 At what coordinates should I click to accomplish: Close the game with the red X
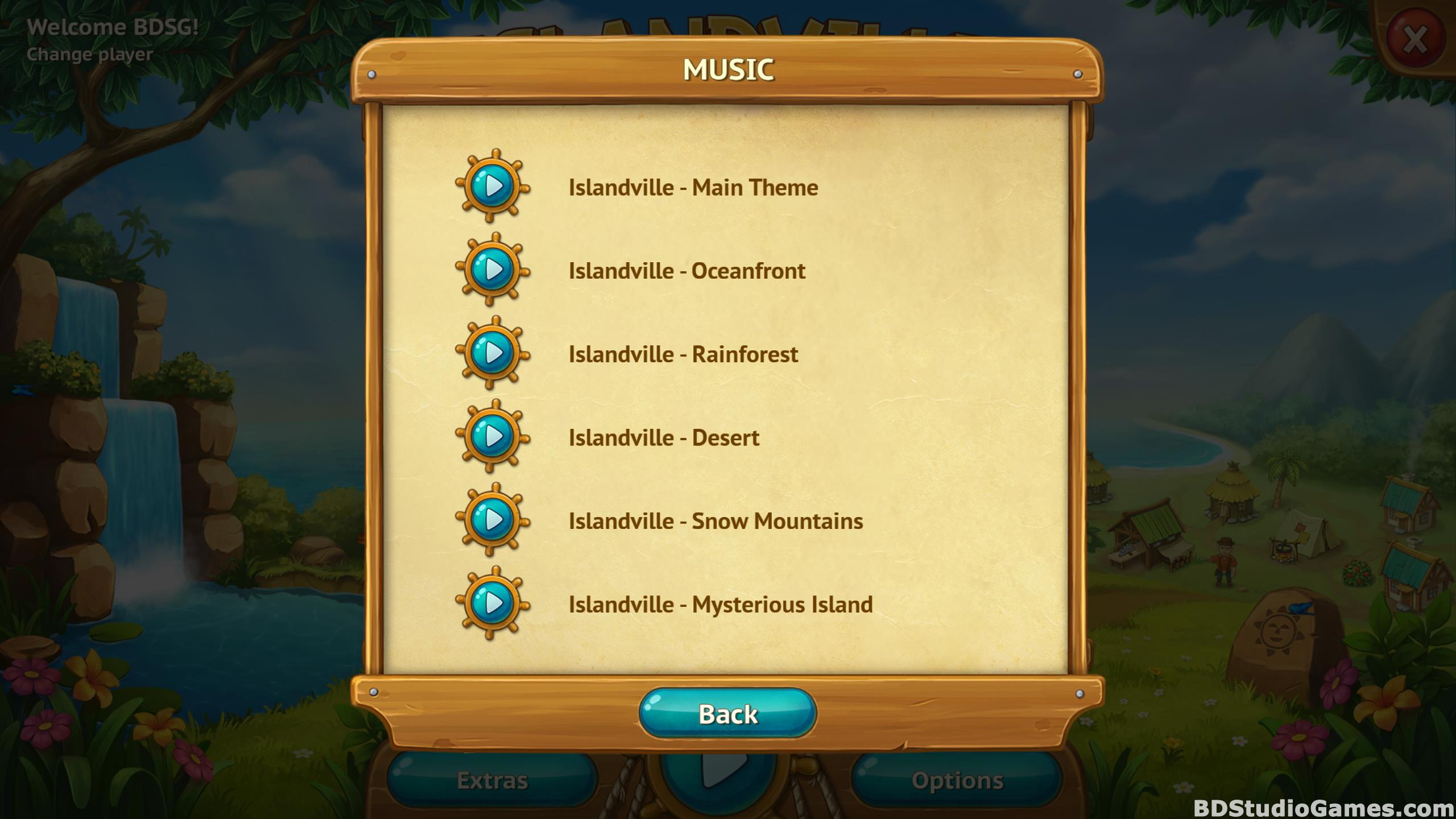tap(1415, 40)
